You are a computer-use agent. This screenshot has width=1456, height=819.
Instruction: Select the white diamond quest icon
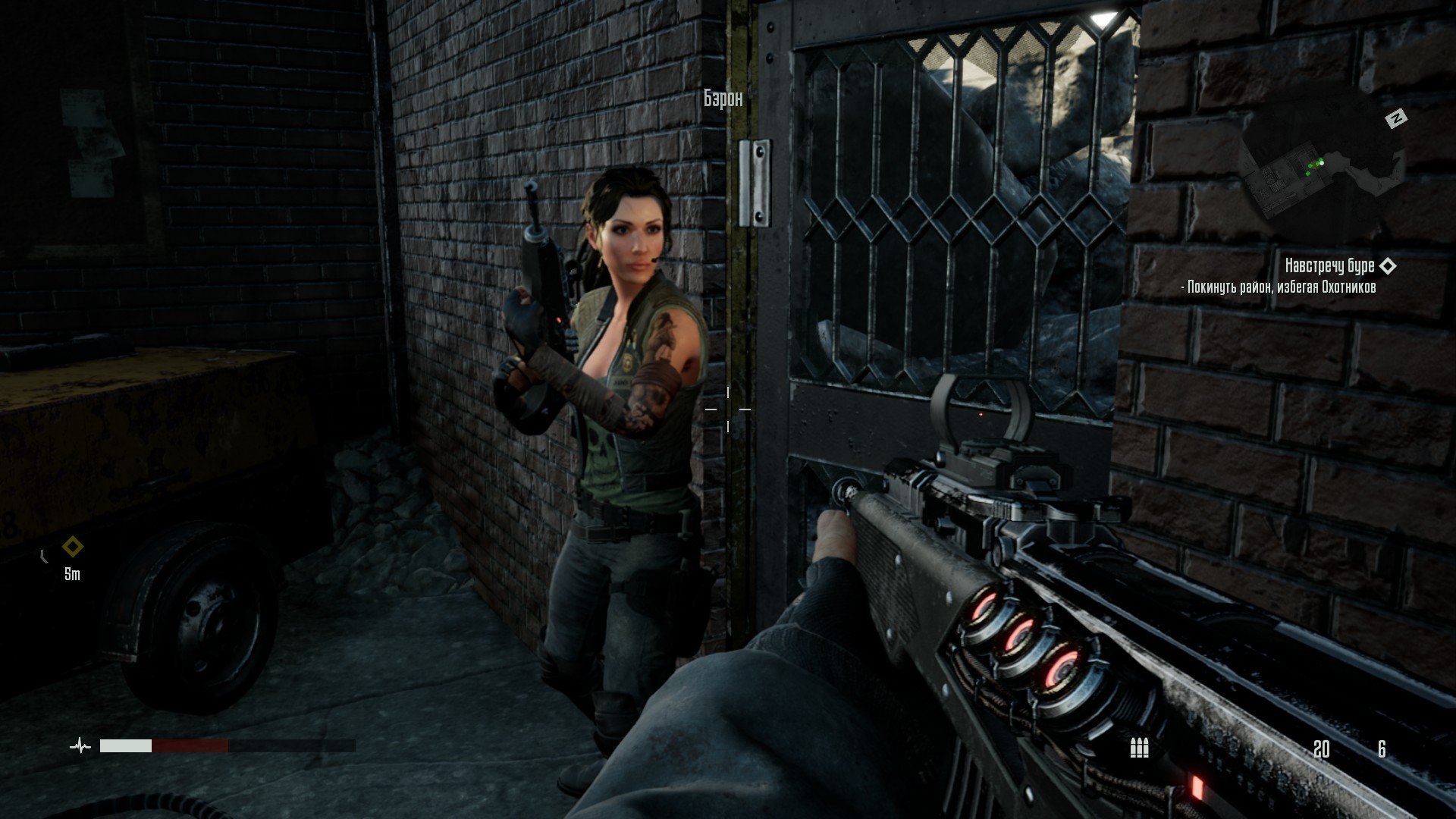tap(1388, 265)
